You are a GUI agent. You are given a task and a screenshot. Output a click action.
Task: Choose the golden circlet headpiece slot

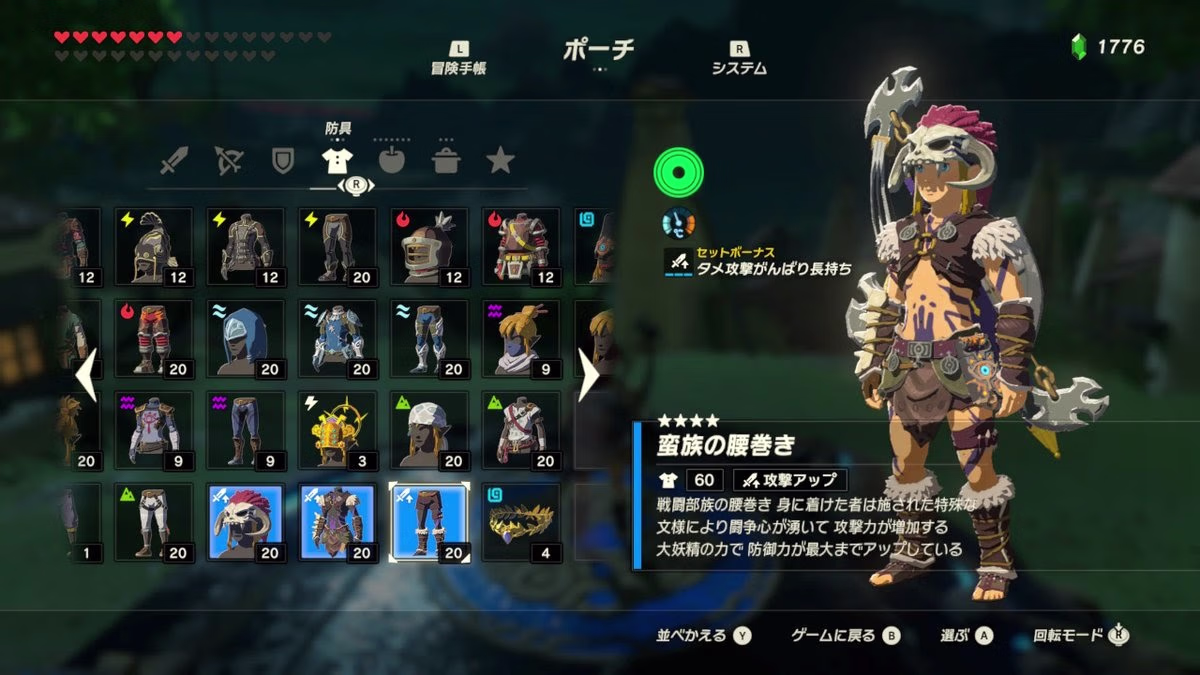tap(521, 522)
